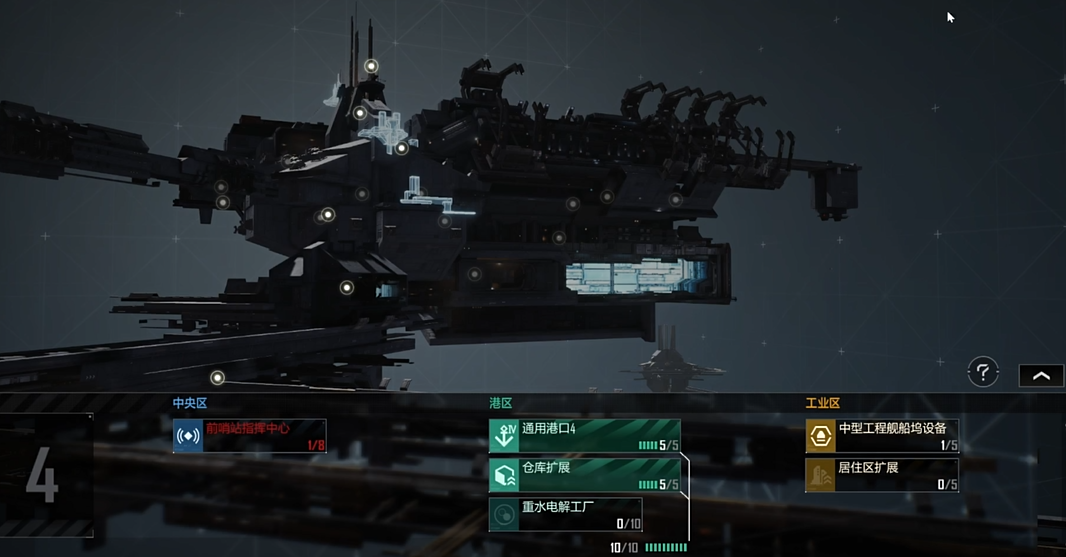
Task: Open 中型工程舰船坞设备 module
Action: (x=882, y=436)
